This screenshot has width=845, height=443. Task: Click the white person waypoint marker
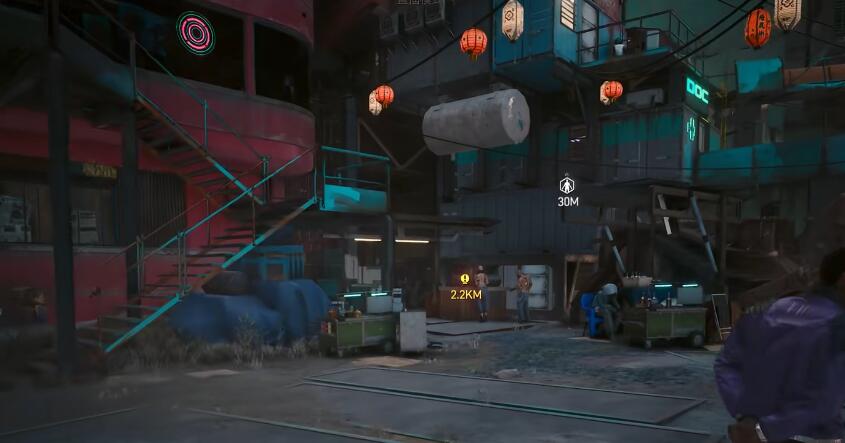(x=567, y=184)
